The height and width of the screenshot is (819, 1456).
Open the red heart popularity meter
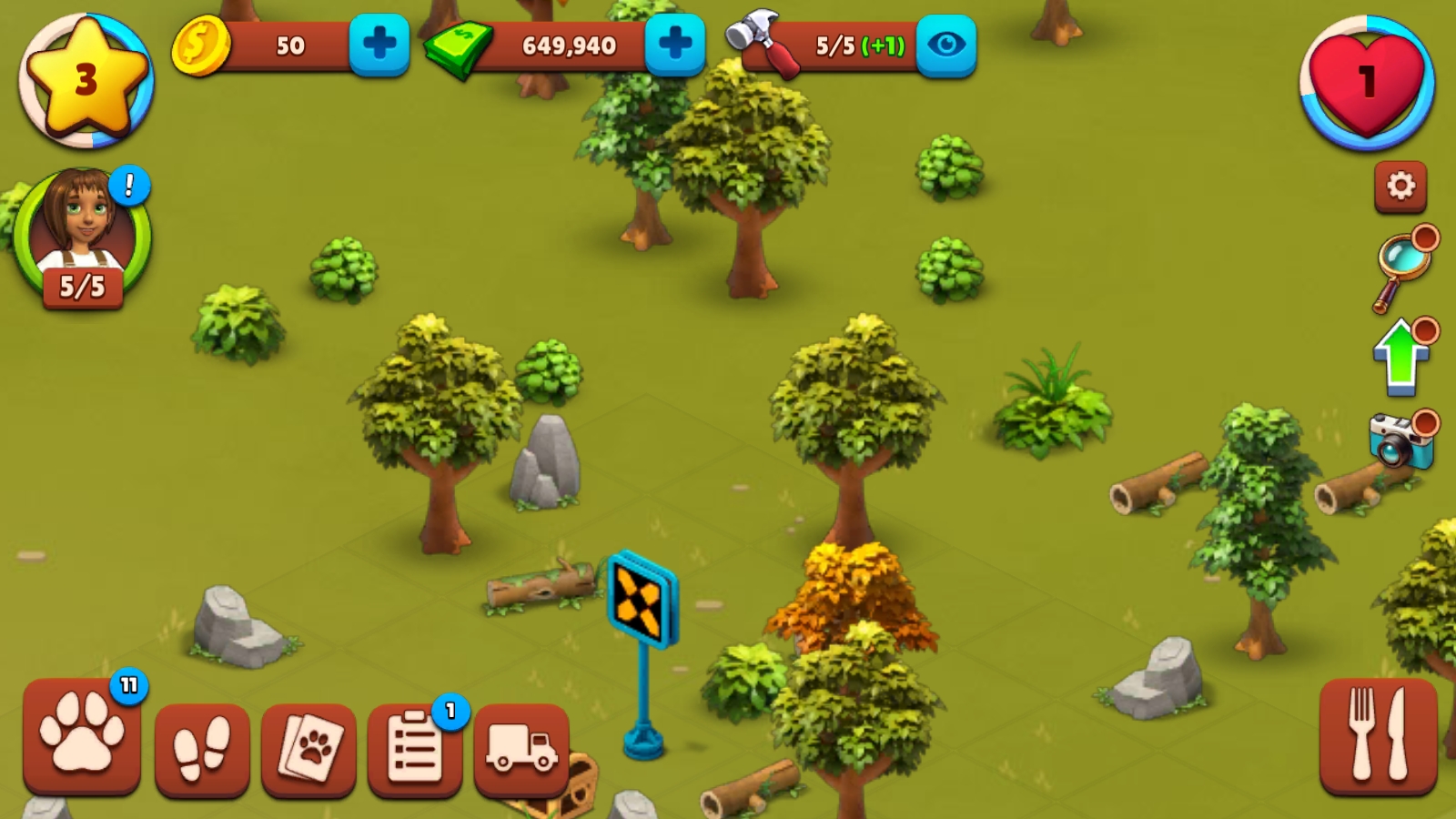coord(1367,82)
